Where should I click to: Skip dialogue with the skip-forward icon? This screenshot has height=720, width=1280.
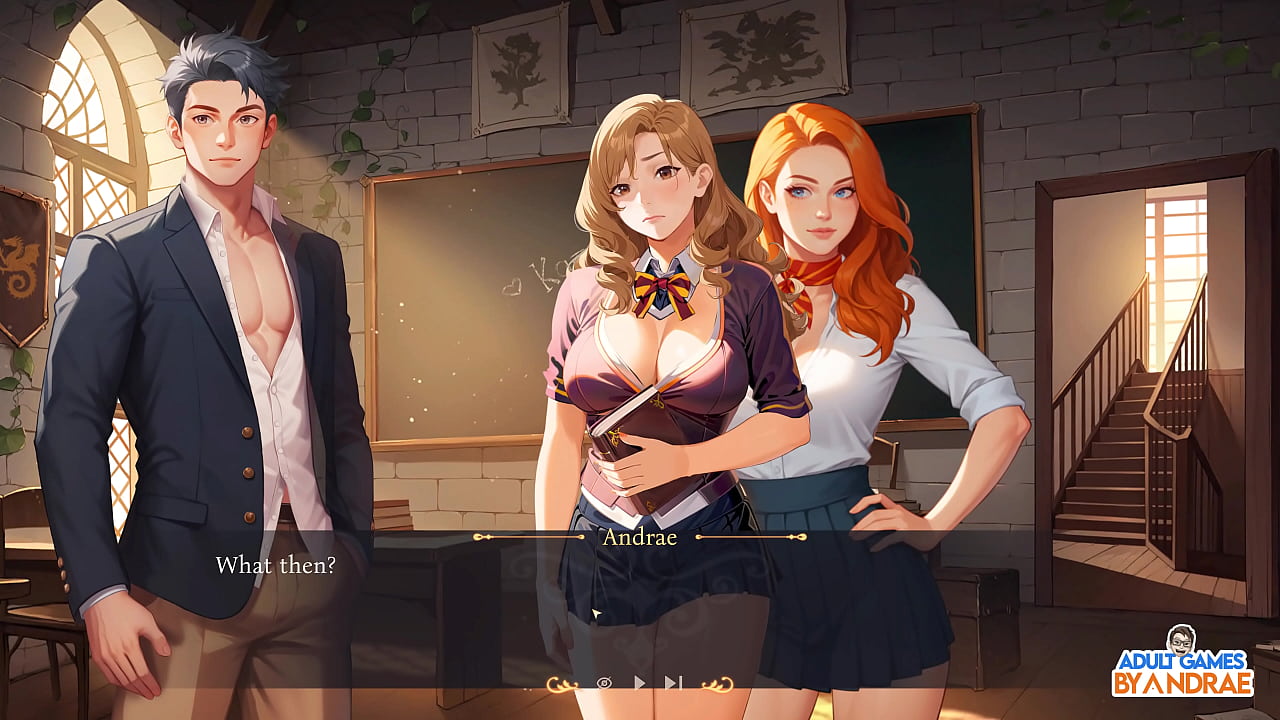tap(673, 683)
